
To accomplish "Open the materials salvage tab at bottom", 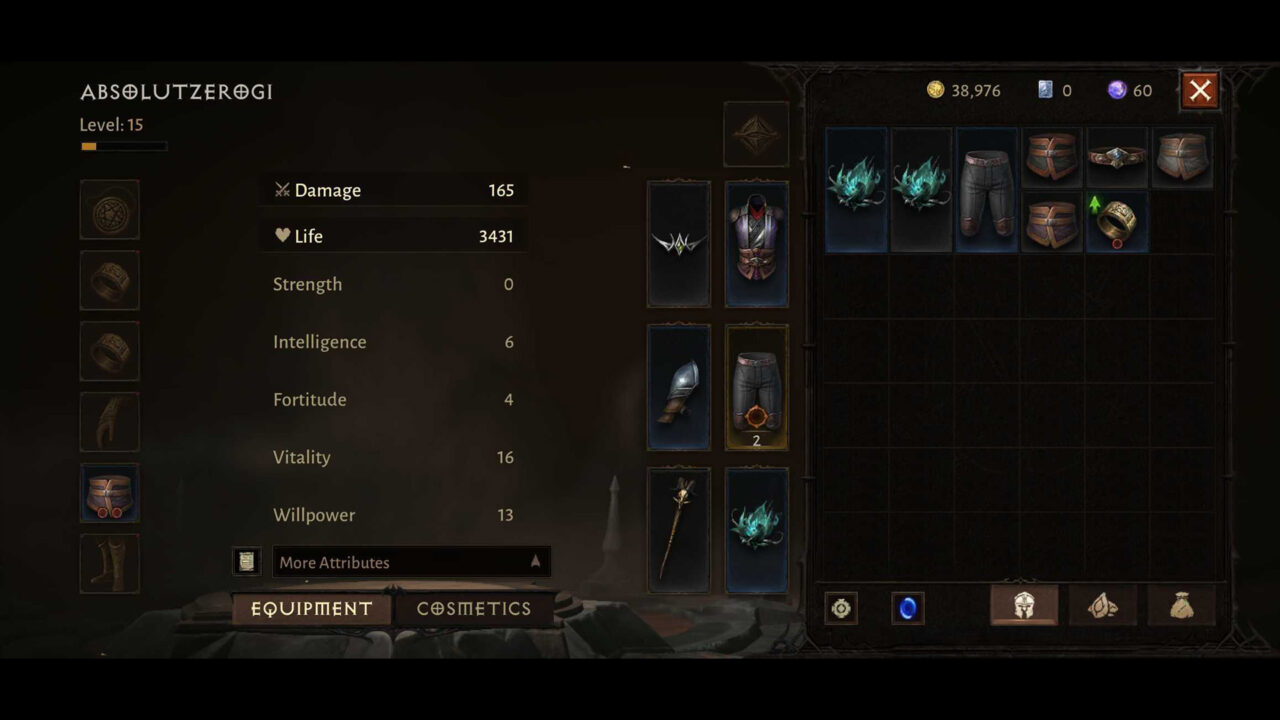I will [x=1103, y=605].
